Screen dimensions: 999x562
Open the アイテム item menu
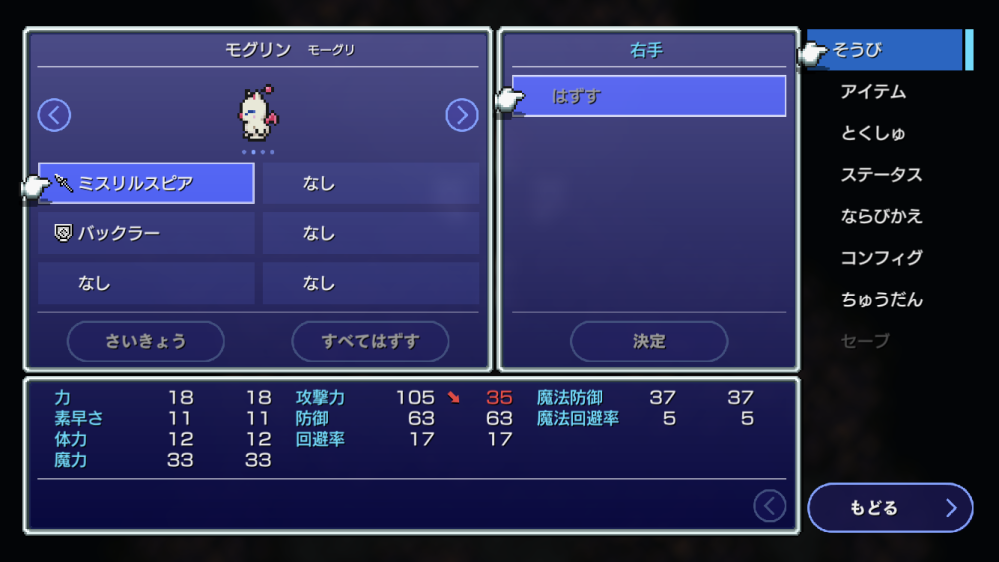(x=873, y=92)
